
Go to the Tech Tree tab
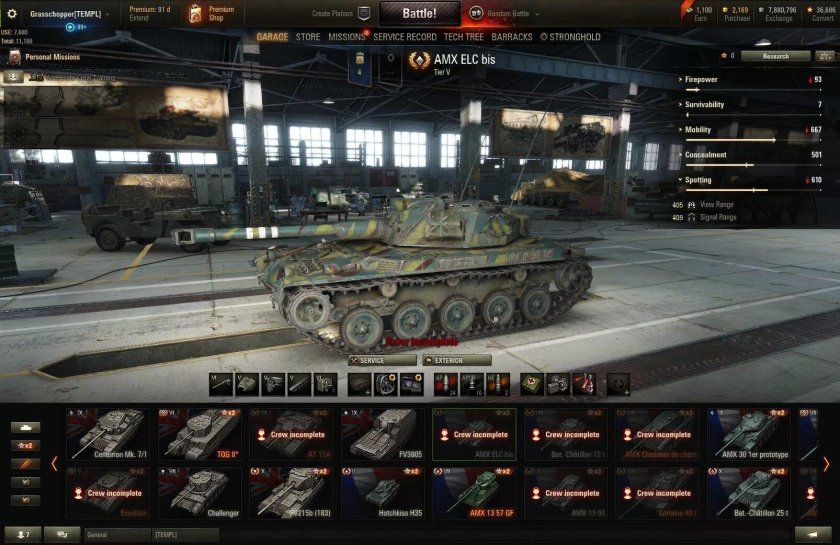[x=464, y=37]
